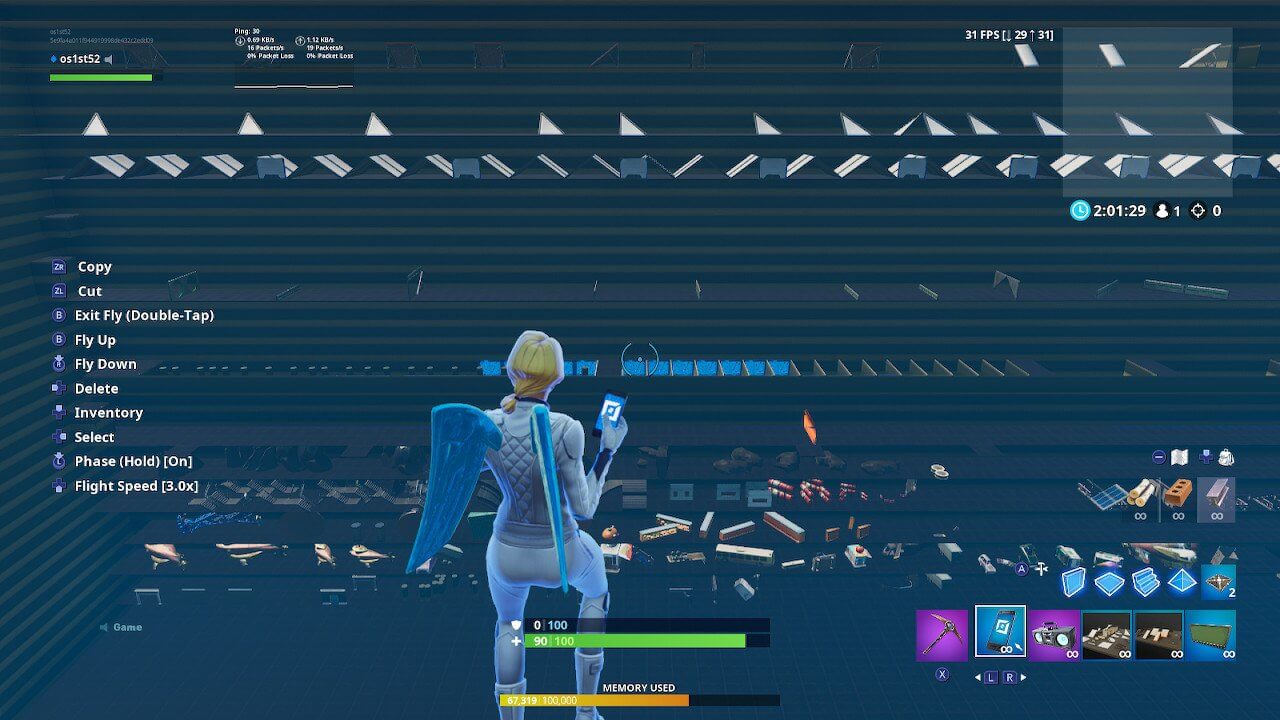This screenshot has width=1280, height=720.
Task: Select the stairs build piece icon
Action: [1147, 582]
